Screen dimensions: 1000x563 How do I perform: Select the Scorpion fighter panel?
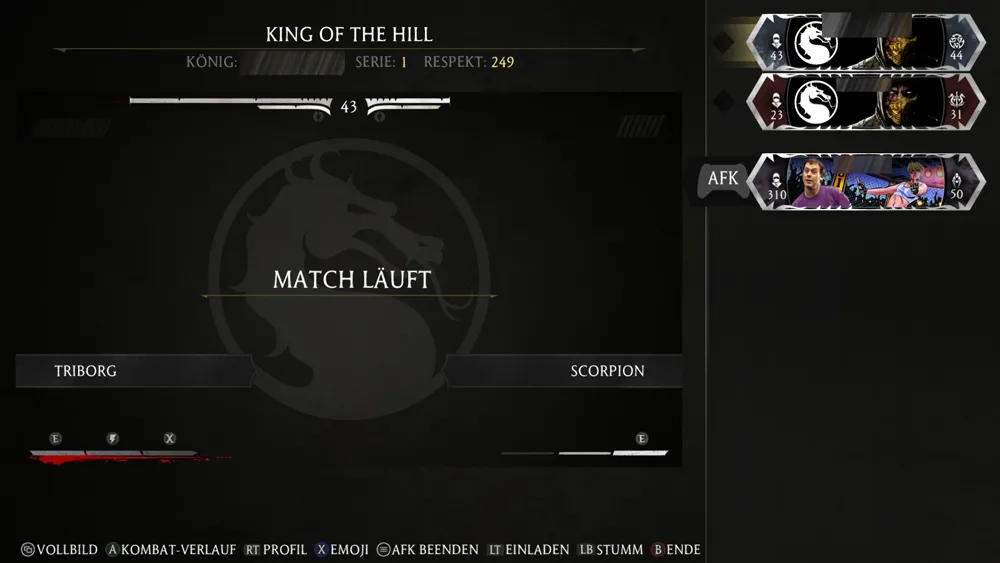tap(565, 371)
